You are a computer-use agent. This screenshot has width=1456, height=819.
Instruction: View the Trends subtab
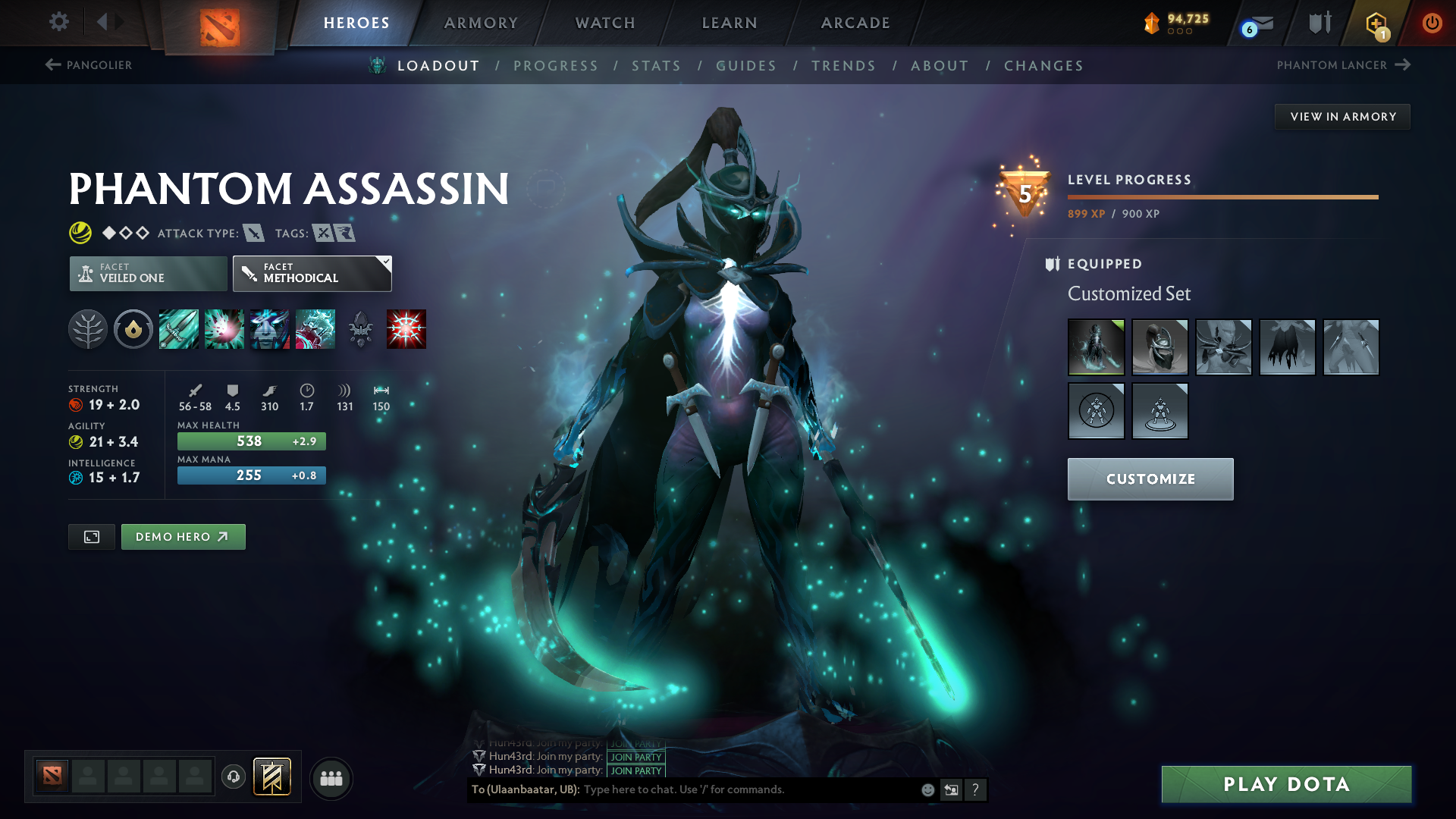843,66
